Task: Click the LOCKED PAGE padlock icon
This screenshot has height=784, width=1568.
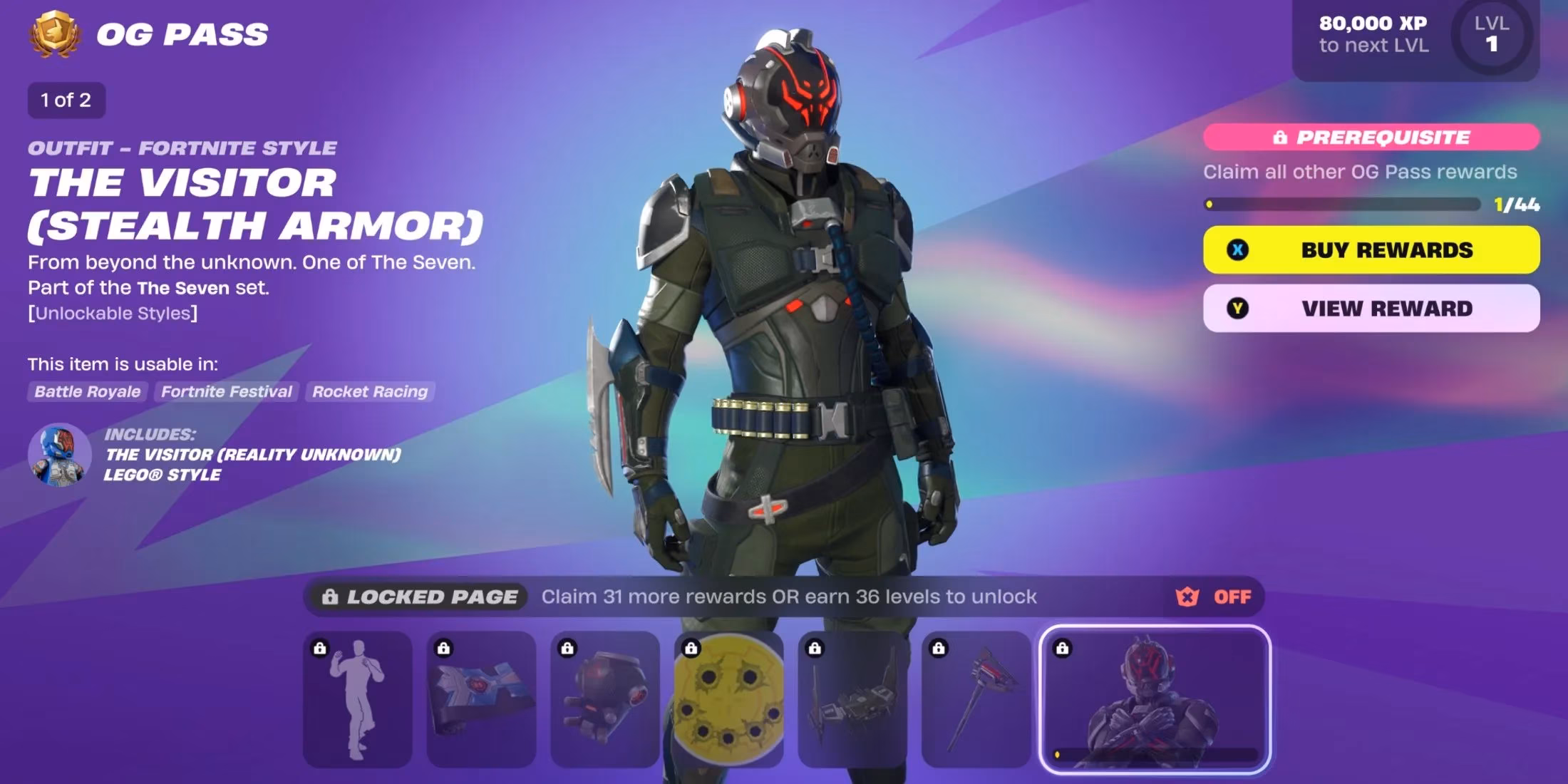Action: pyautogui.click(x=330, y=597)
